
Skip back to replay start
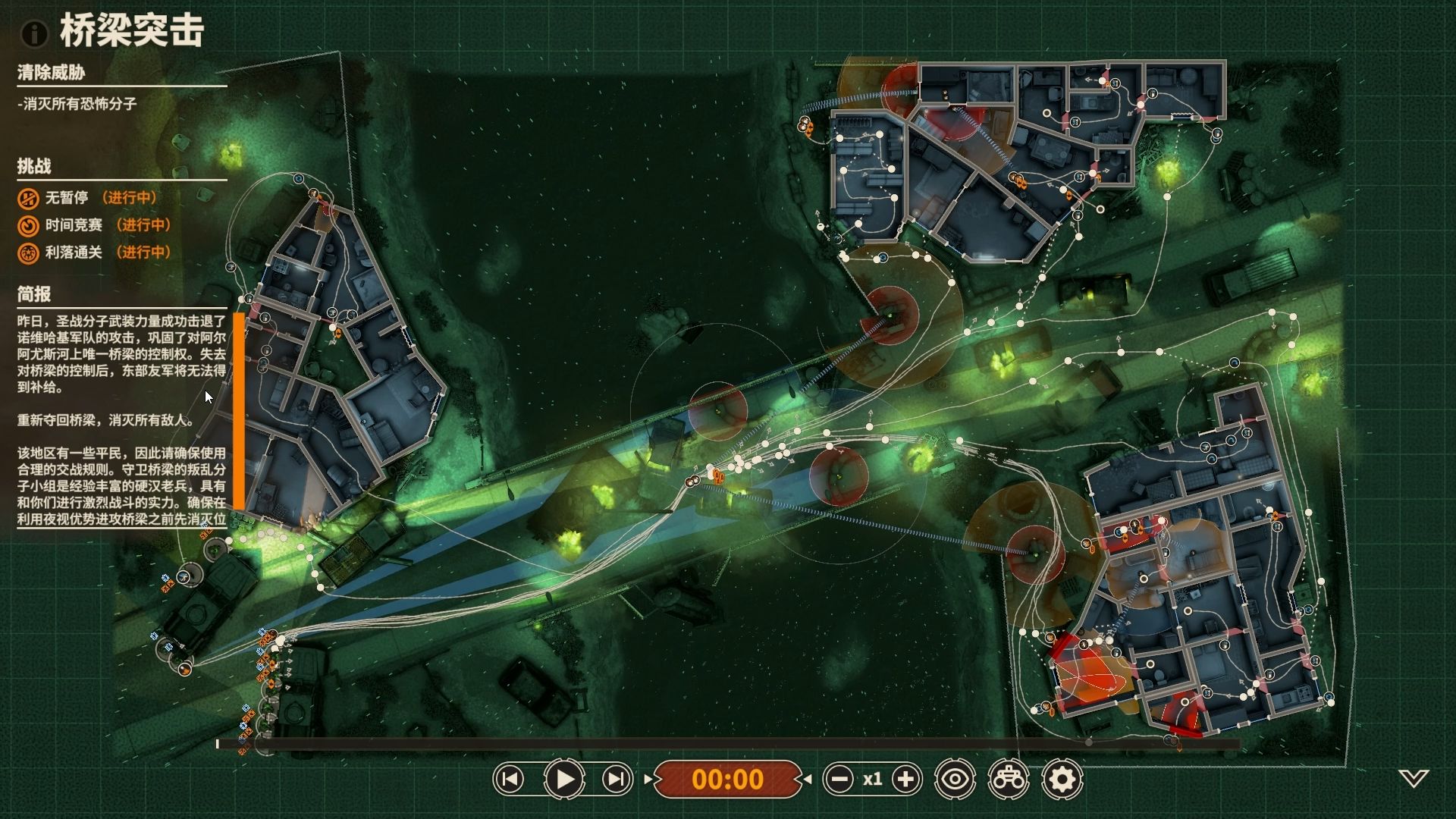click(510, 779)
